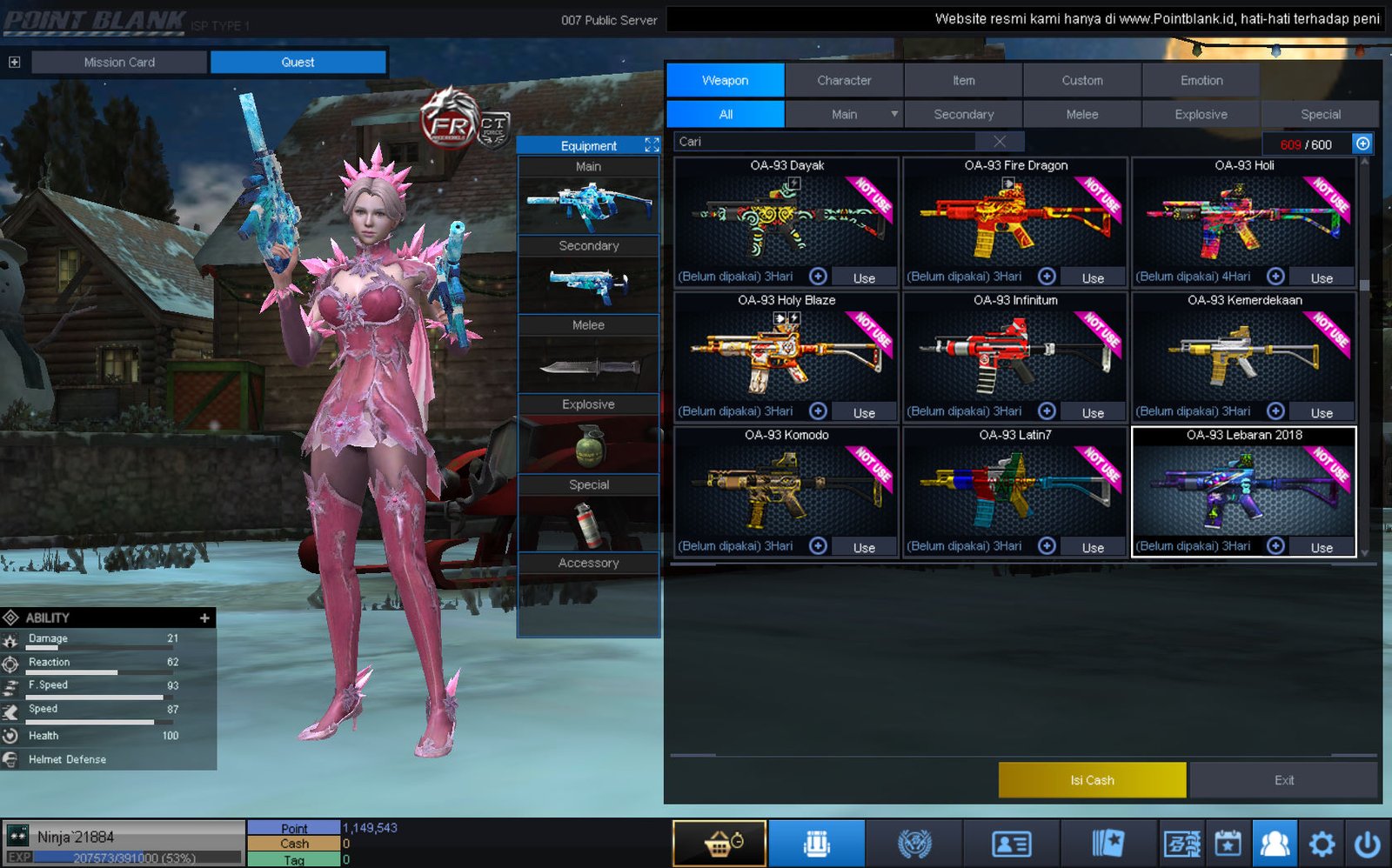This screenshot has height=868, width=1392.
Task: Show the Emotion tab
Action: click(1201, 80)
